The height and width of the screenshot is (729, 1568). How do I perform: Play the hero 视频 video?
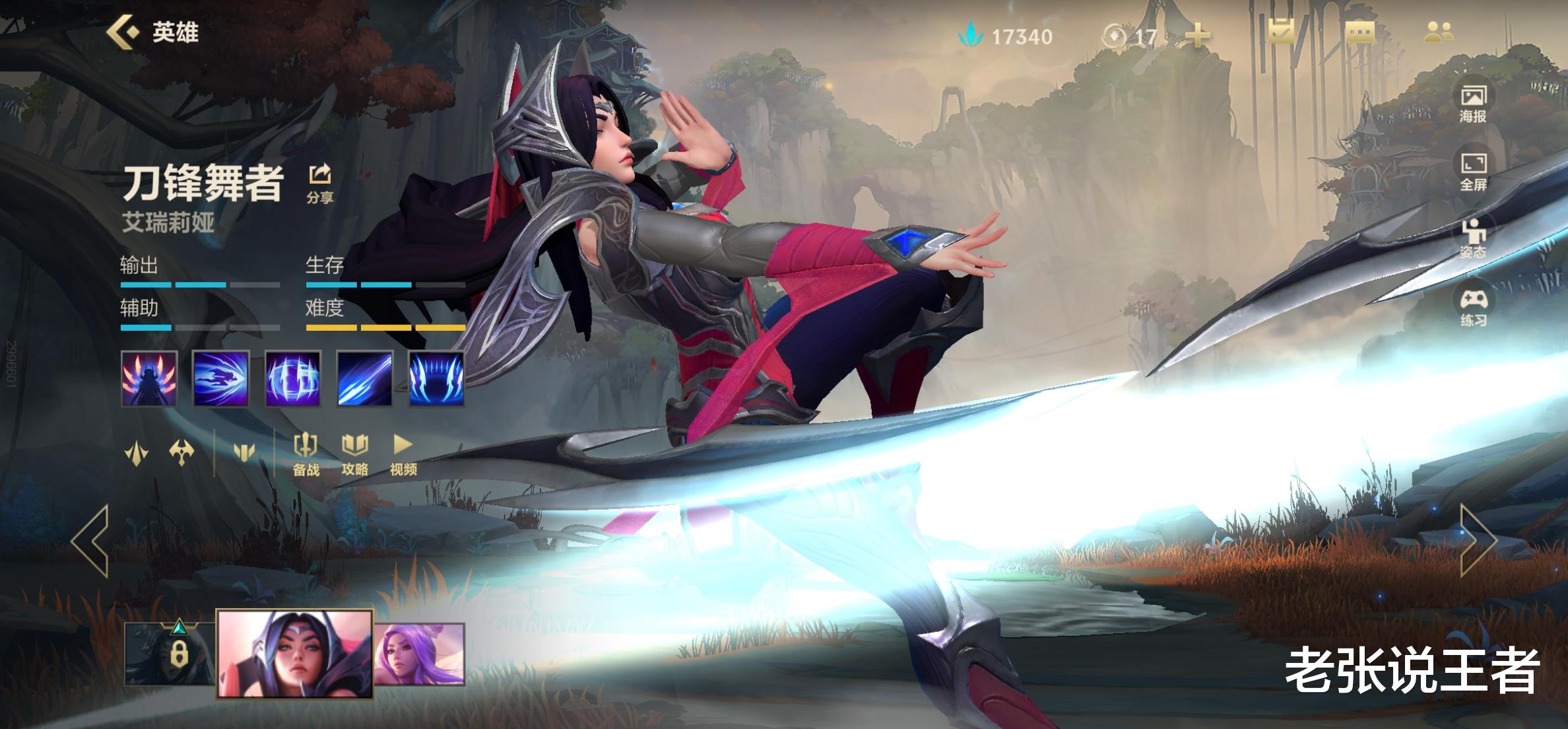[403, 454]
